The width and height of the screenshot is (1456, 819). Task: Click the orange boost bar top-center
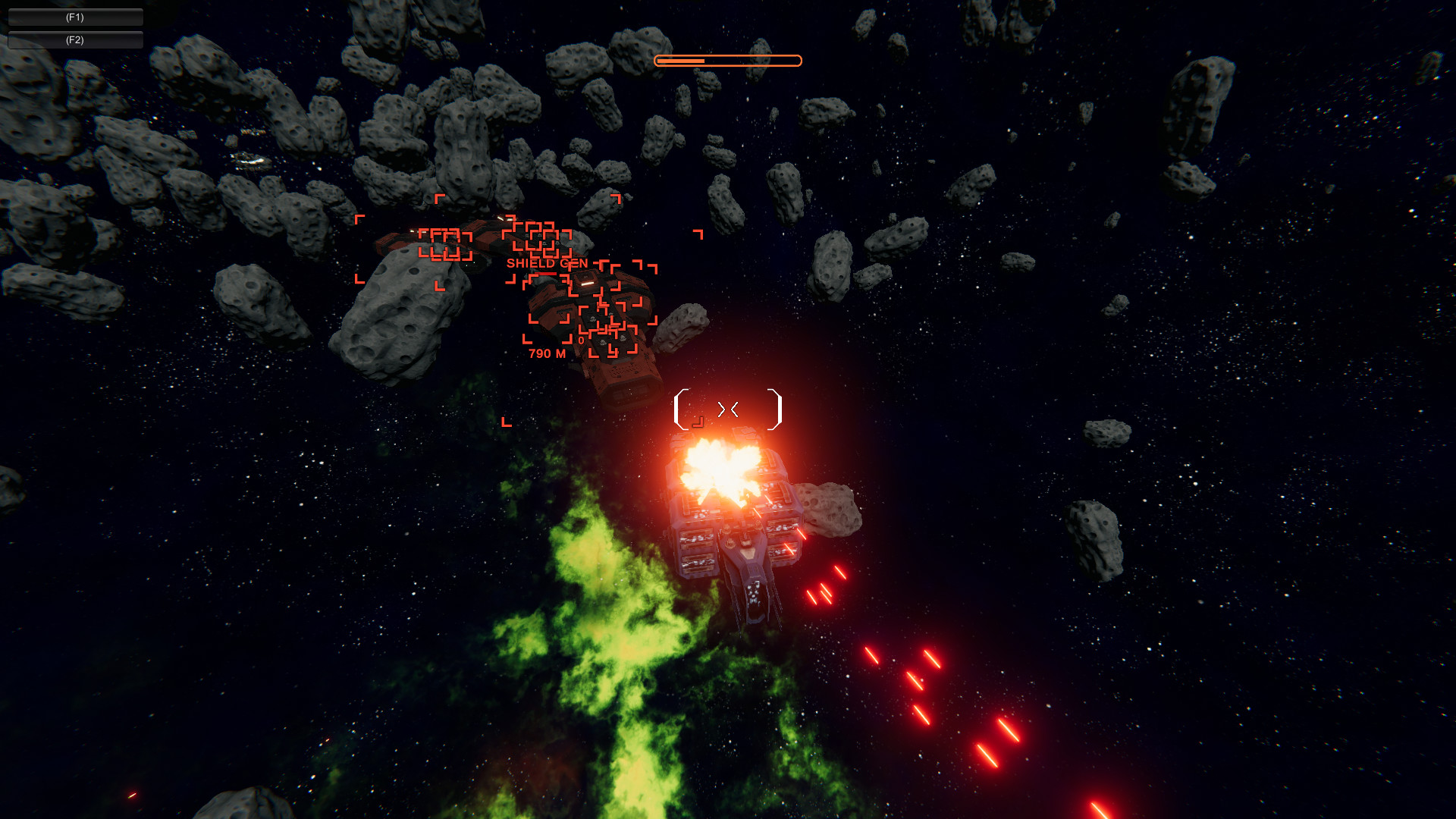[x=726, y=60]
